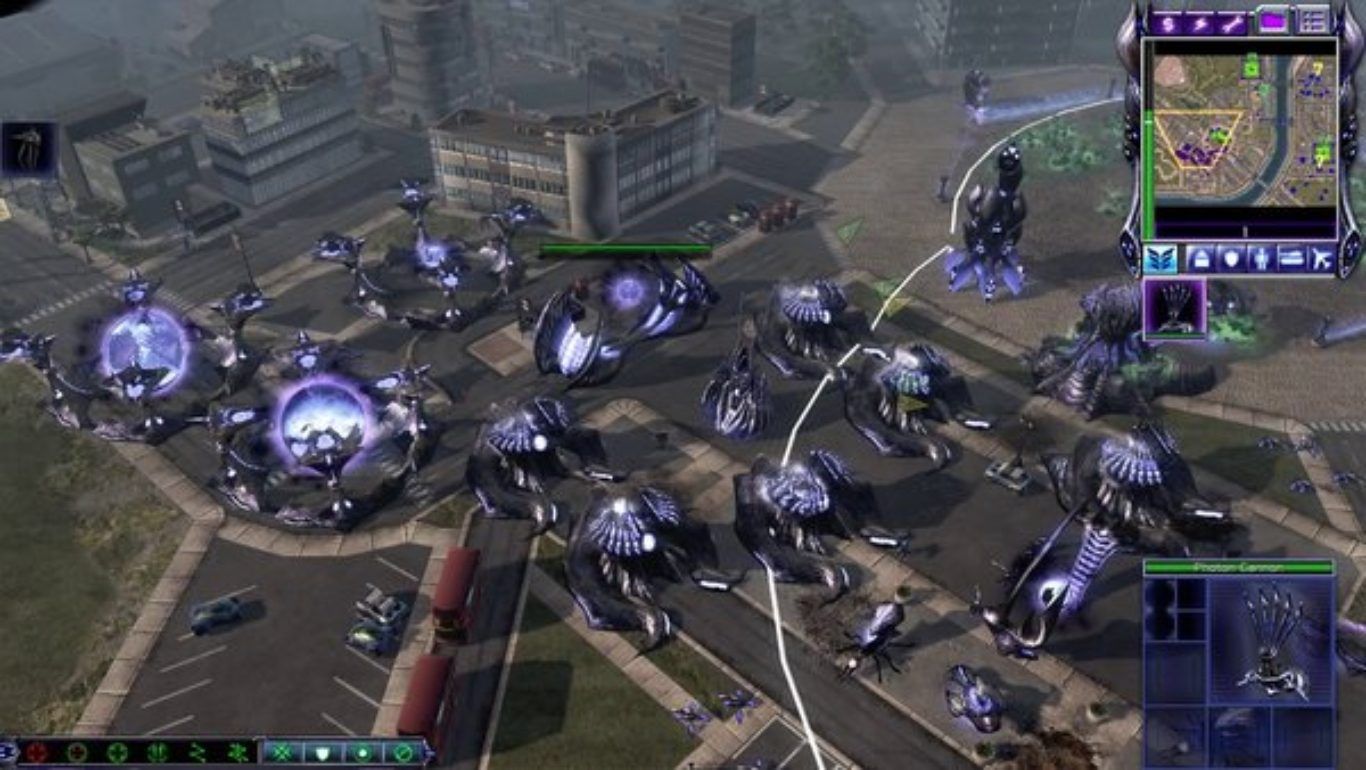Screen dimensions: 1366x770
Task: Select the support power icon at left edge
Action: (x=28, y=148)
